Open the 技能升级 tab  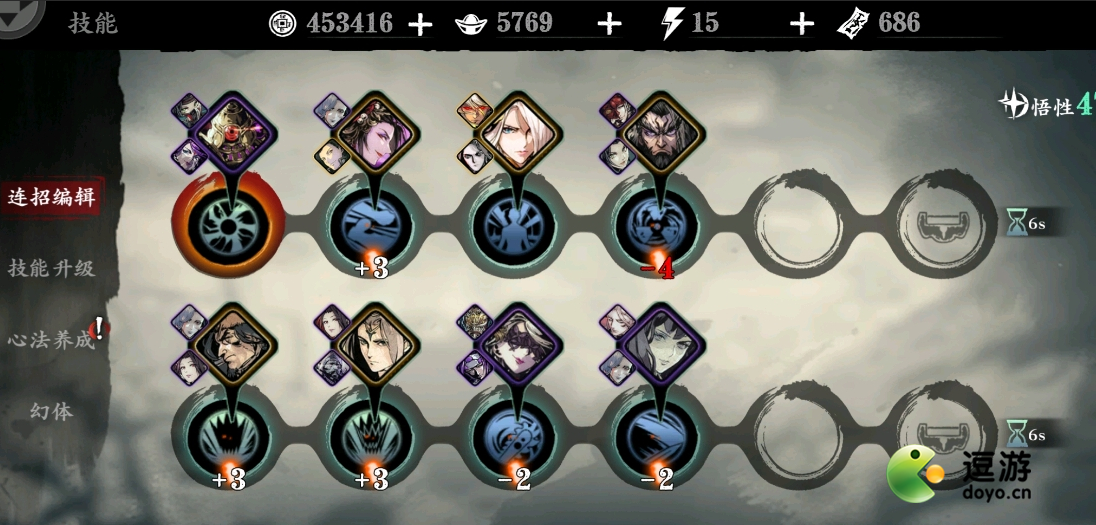click(51, 268)
